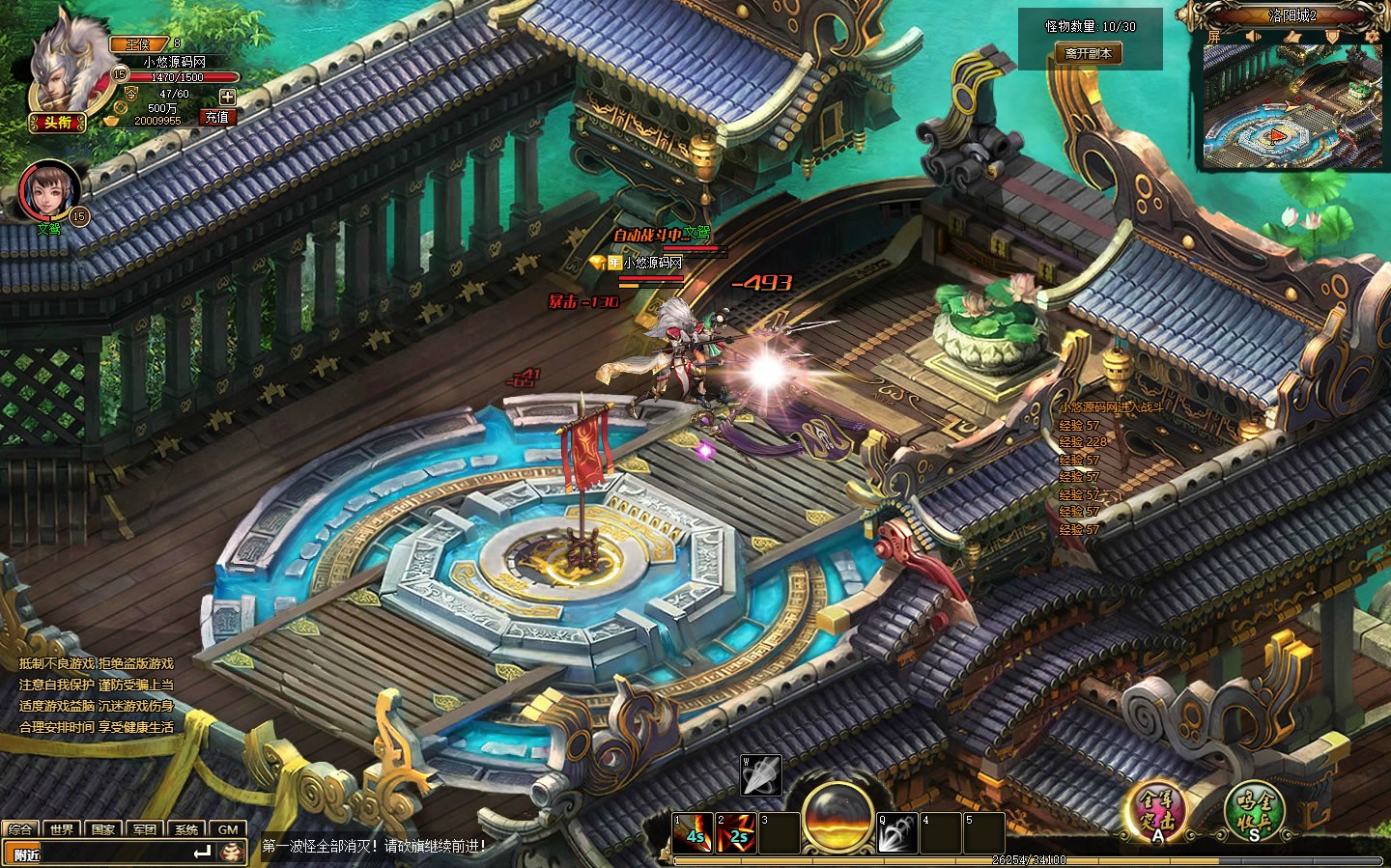
Task: Switch to the 综合 chat tab
Action: coord(20,829)
